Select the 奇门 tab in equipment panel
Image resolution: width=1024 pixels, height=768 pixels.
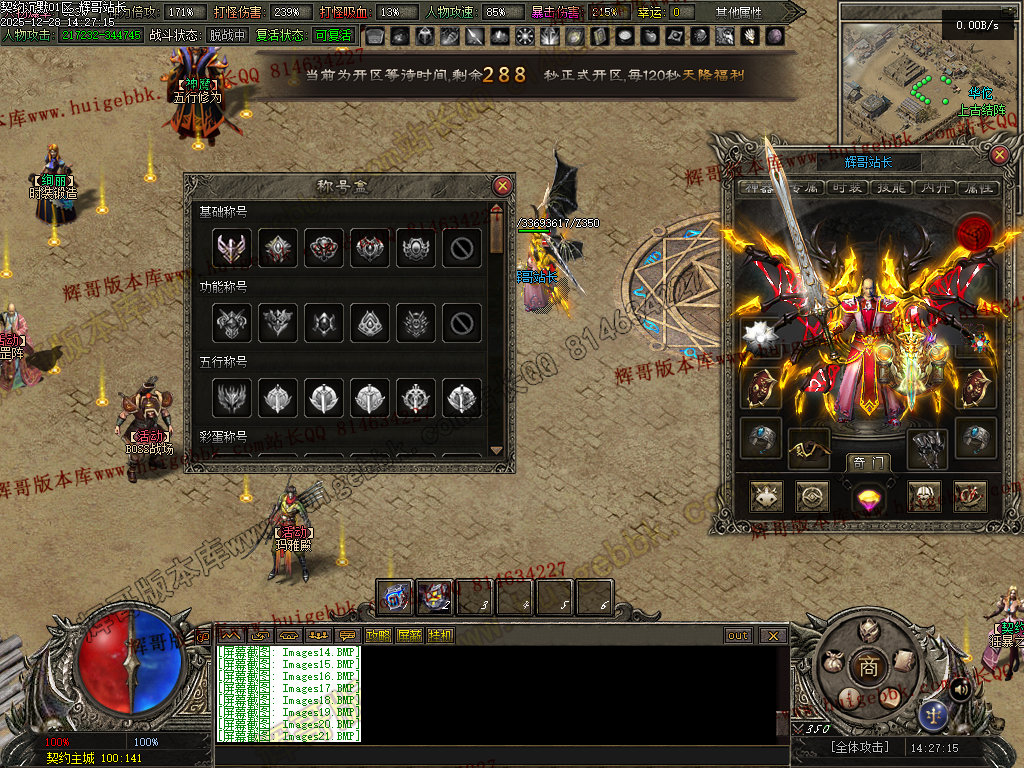(866, 461)
